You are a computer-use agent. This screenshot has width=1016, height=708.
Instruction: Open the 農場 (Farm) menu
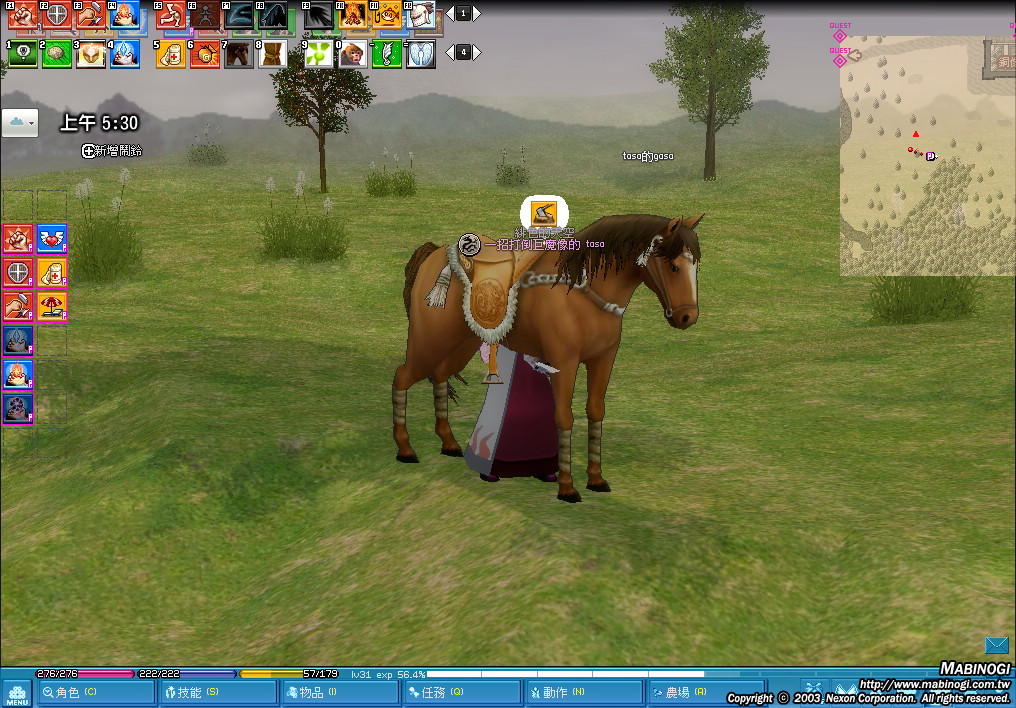click(705, 692)
